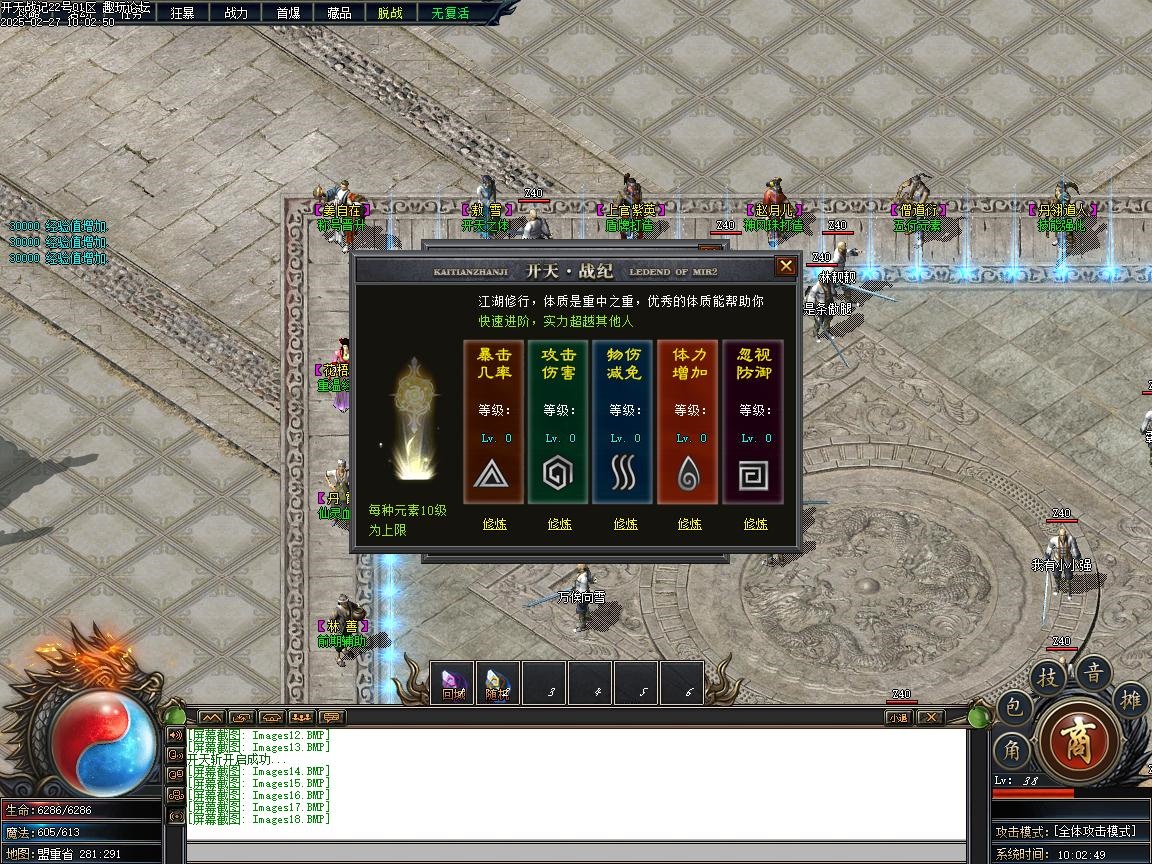Use the 回城 return-to-town hotbar item
This screenshot has height=864, width=1152.
pyautogui.click(x=453, y=683)
